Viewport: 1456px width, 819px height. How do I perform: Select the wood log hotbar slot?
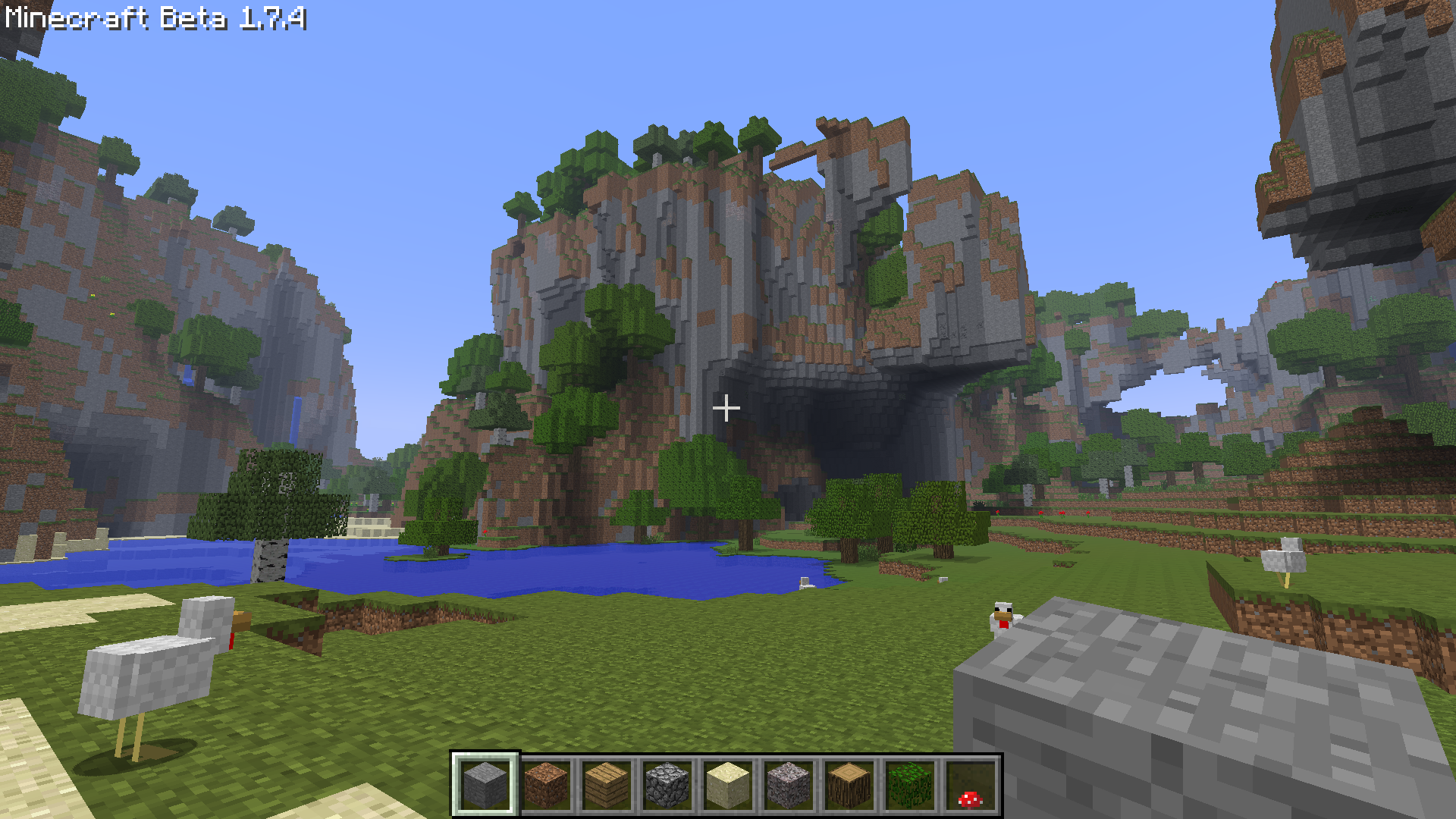pyautogui.click(x=849, y=785)
